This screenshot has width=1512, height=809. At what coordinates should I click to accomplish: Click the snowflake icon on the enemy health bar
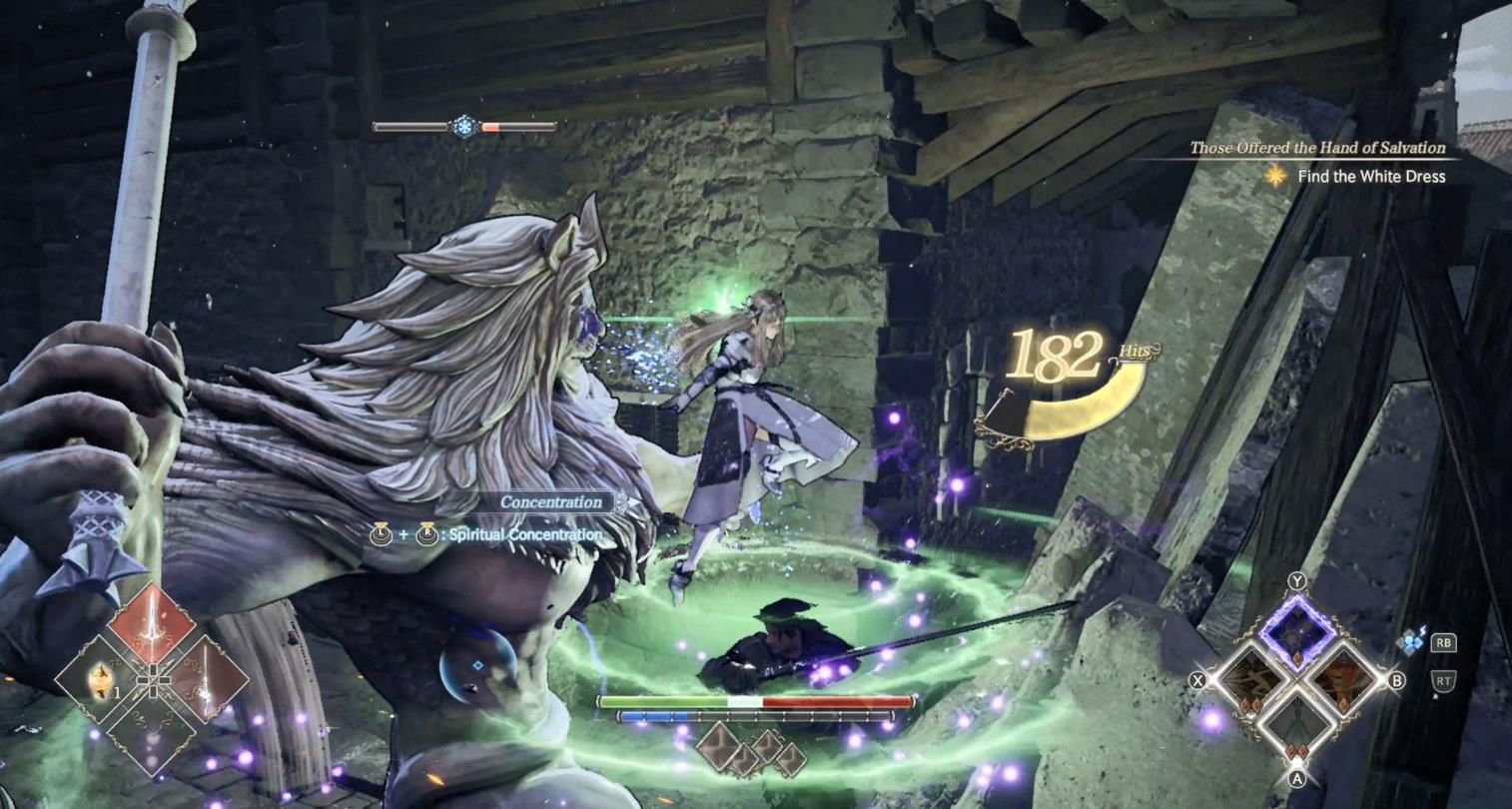coord(465,126)
